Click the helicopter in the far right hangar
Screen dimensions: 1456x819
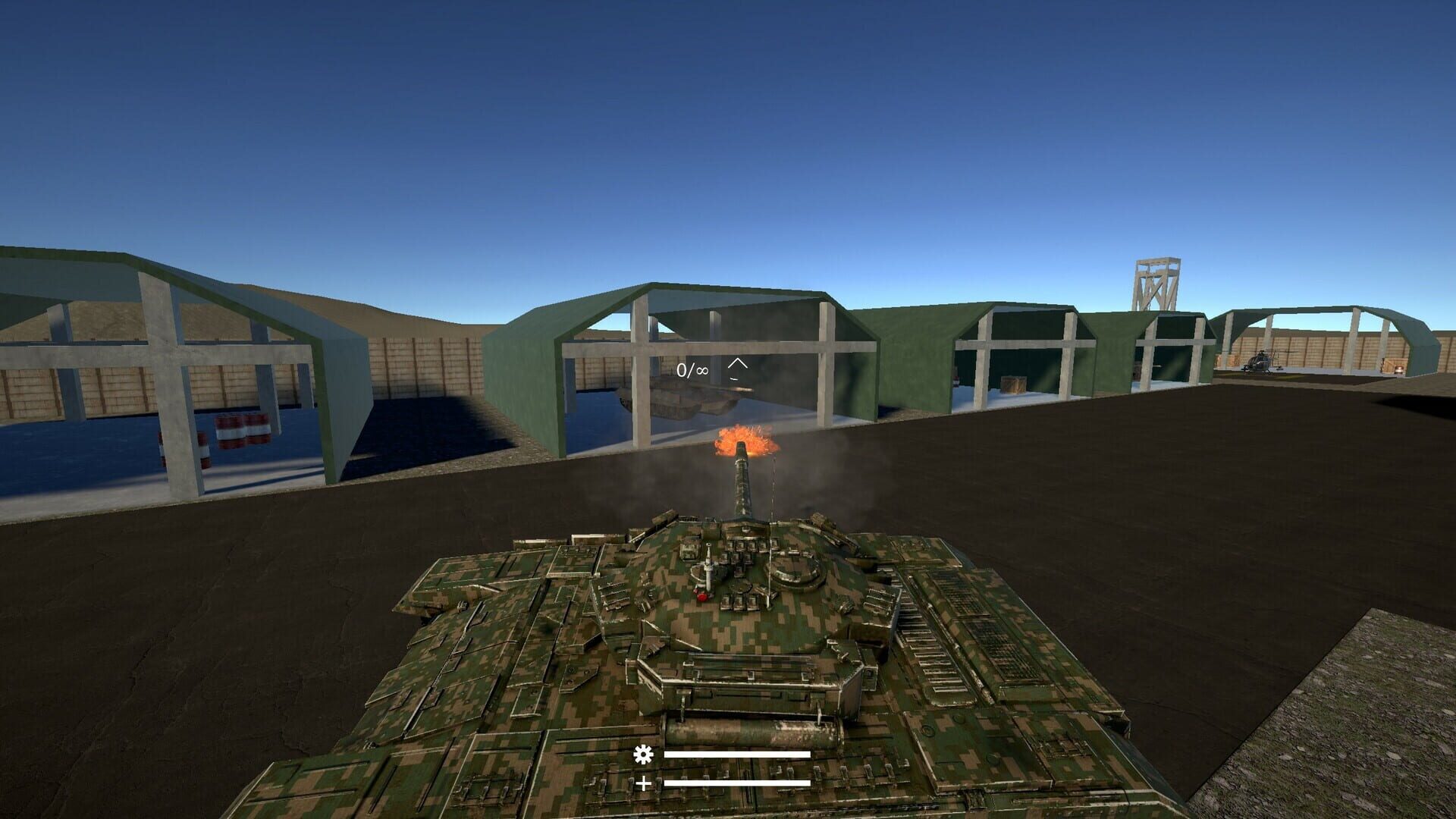[x=1263, y=362]
